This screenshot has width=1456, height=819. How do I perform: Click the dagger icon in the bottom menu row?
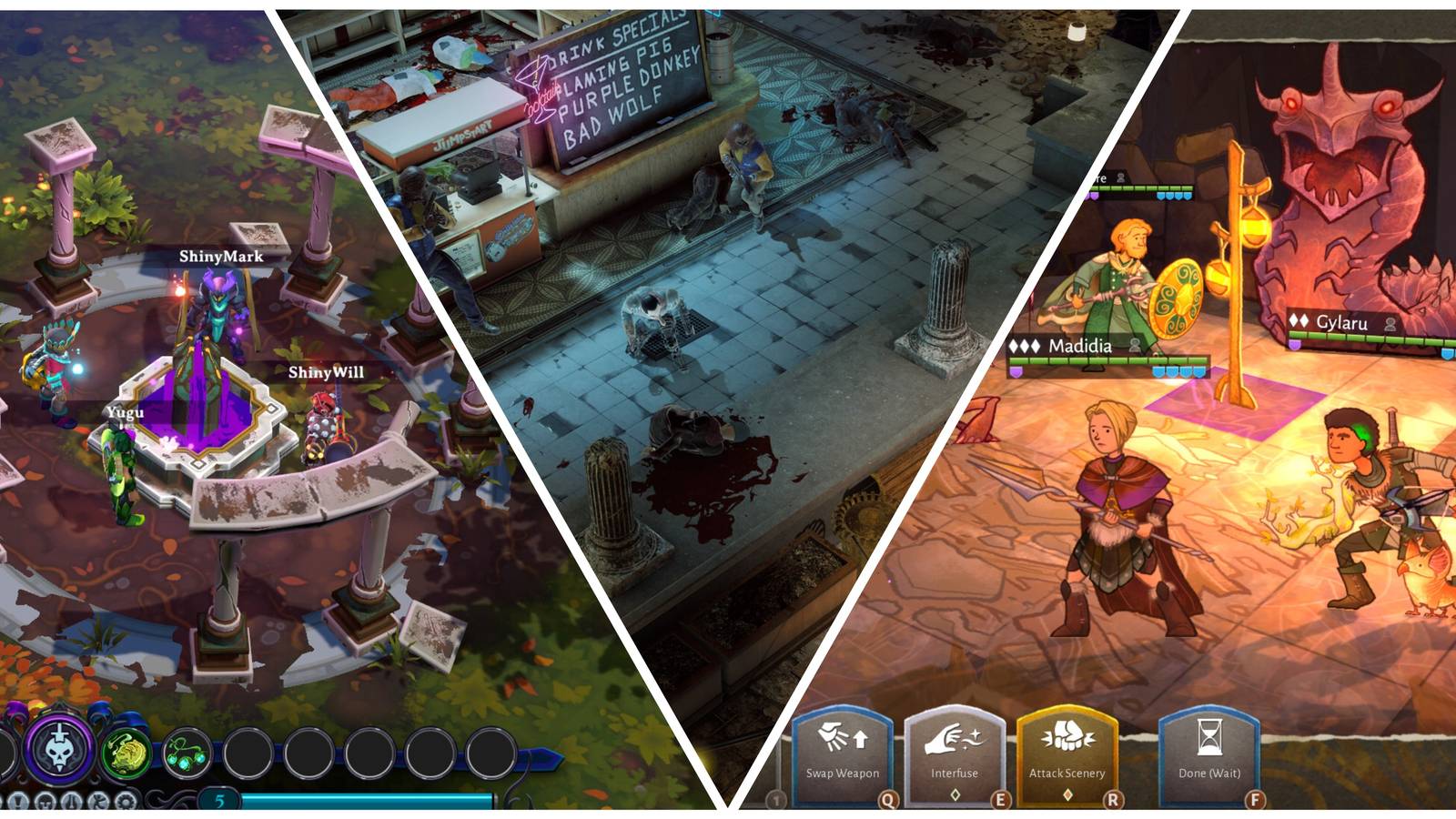coord(71,803)
